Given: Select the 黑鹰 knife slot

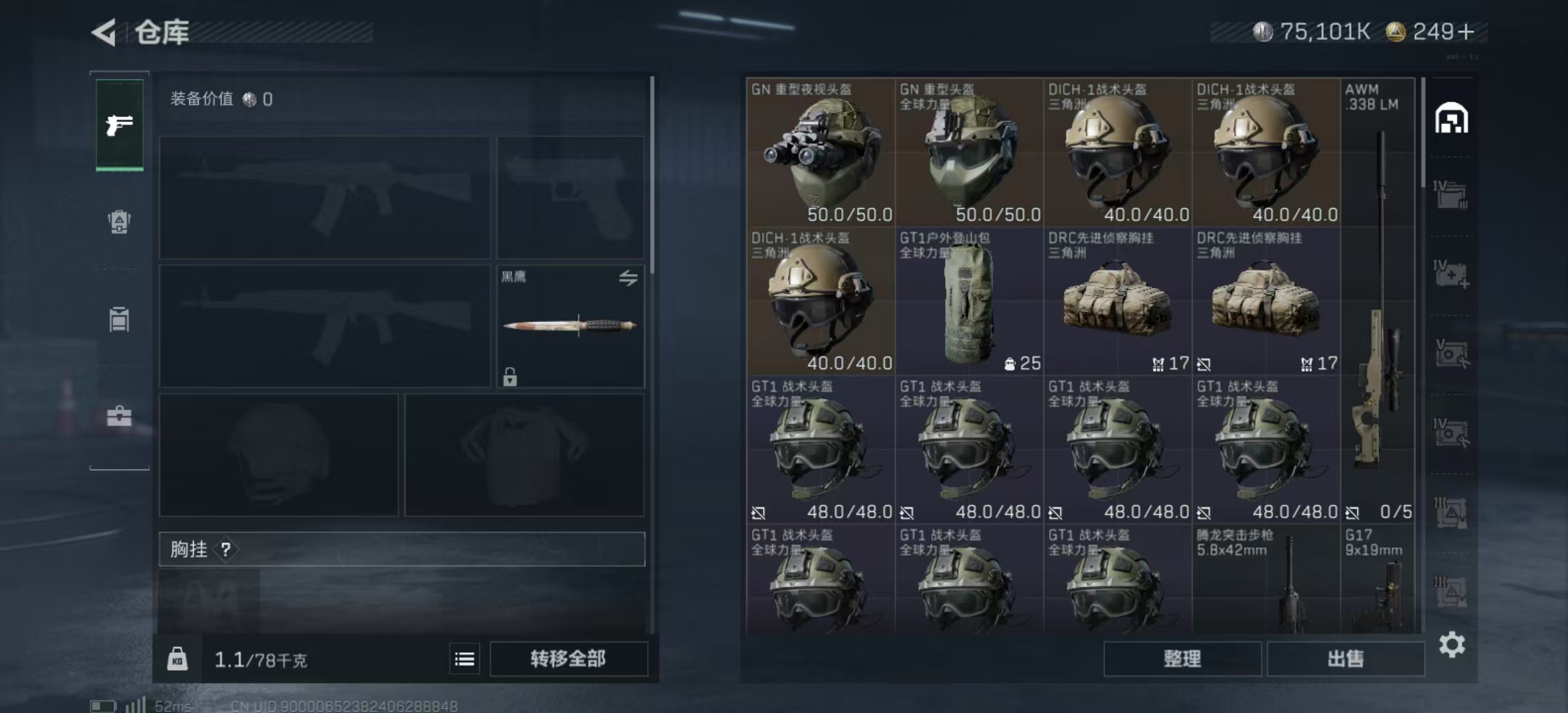Looking at the screenshot, I should tap(570, 326).
